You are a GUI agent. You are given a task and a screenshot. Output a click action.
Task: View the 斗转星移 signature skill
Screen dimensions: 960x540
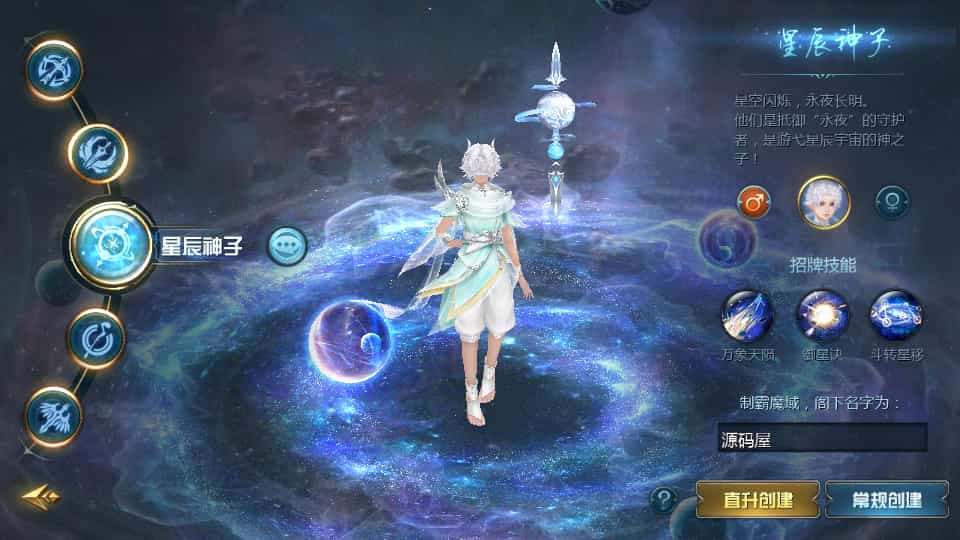point(896,315)
